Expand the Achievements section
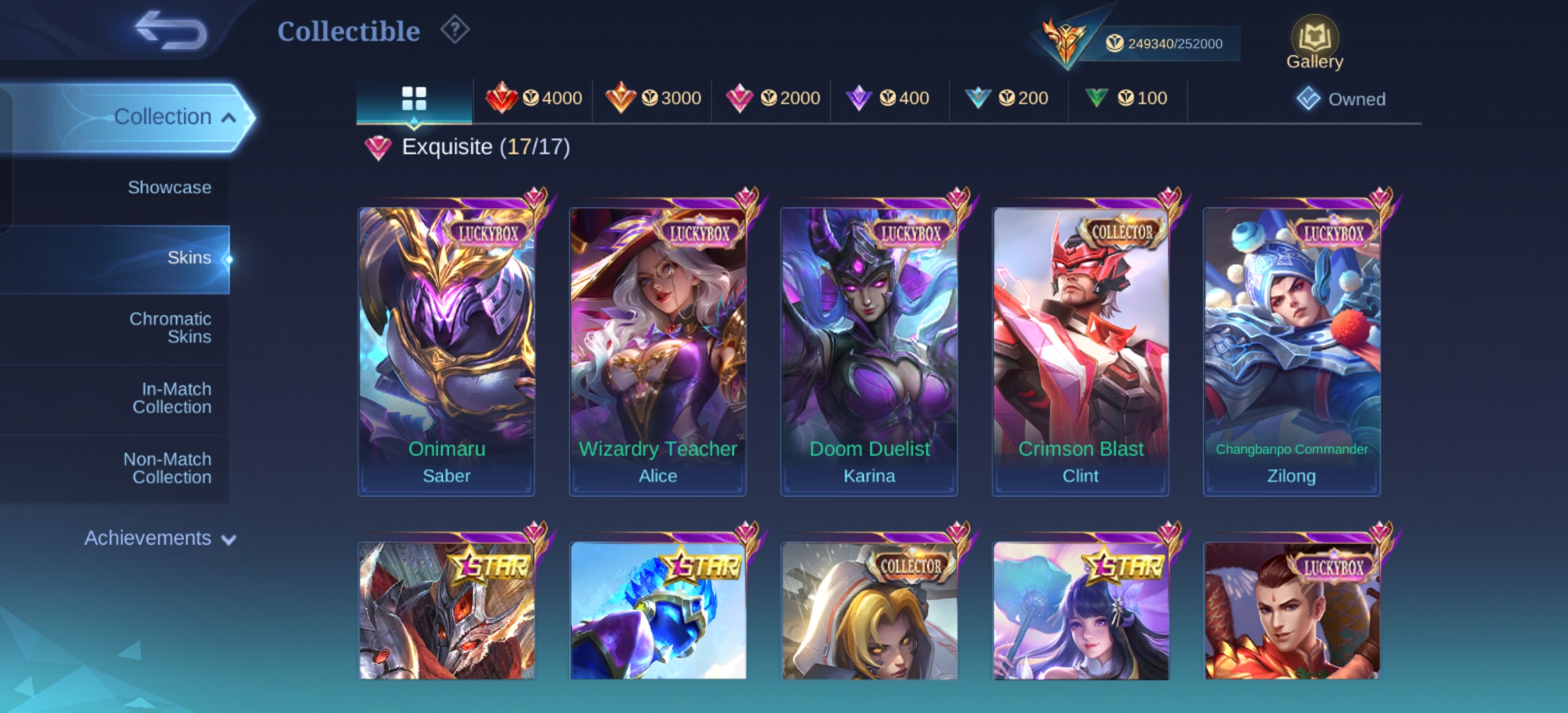The width and height of the screenshot is (1568, 713). pos(160,538)
